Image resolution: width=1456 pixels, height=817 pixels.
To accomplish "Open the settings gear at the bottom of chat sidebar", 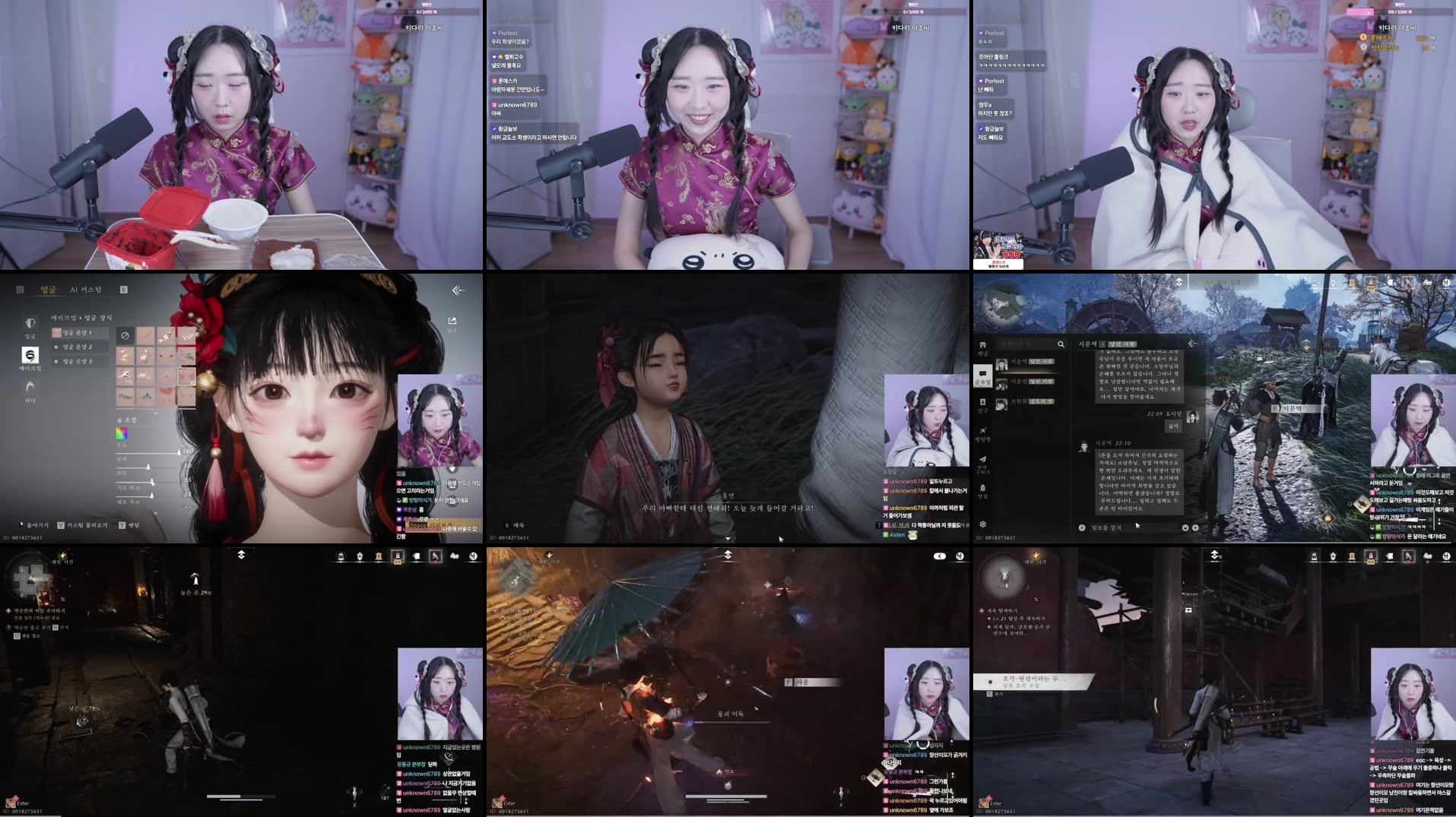I will (983, 523).
